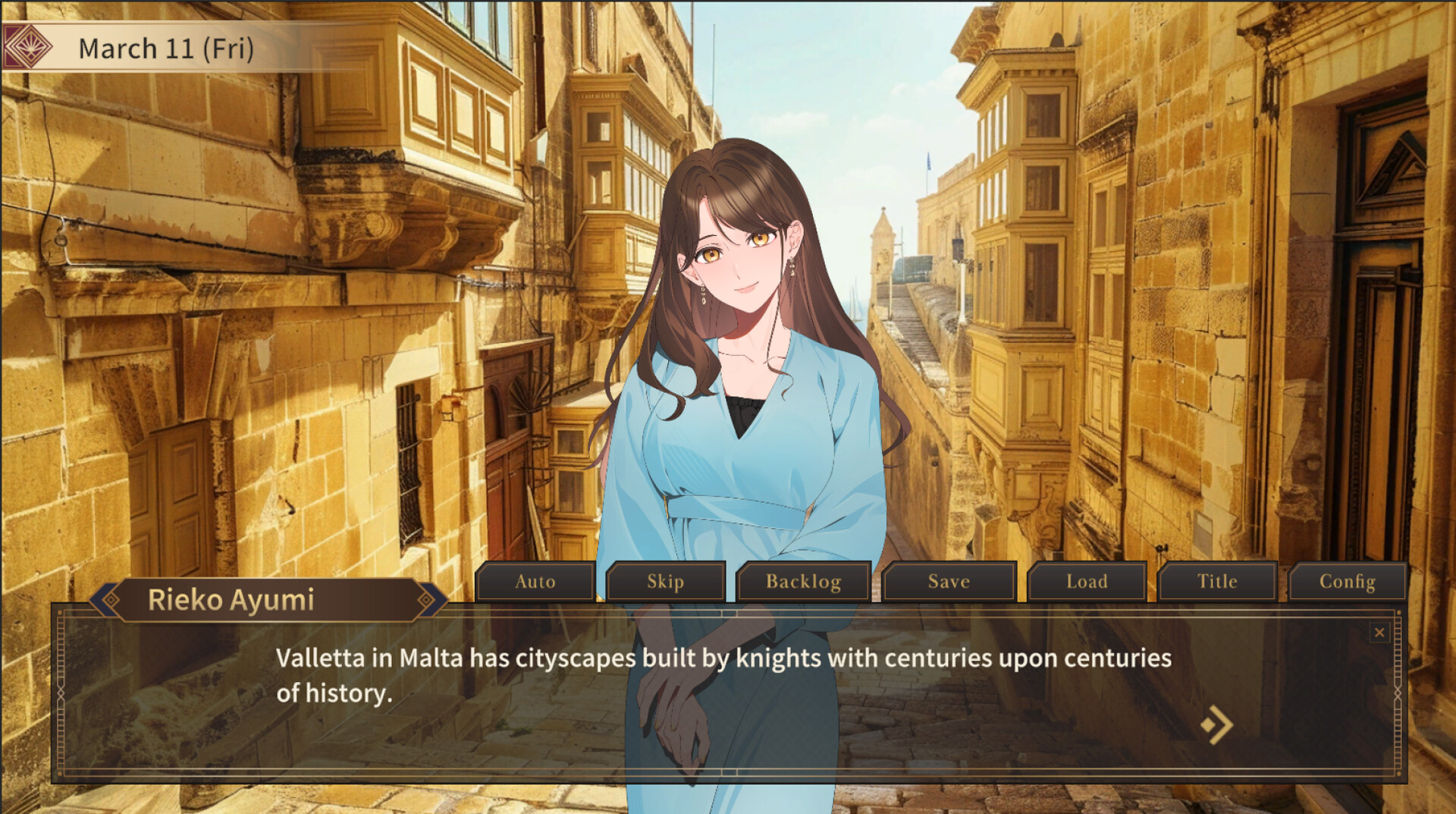Click the X icon to hide the dialogue box
Image resolution: width=1456 pixels, height=814 pixels.
[x=1379, y=633]
